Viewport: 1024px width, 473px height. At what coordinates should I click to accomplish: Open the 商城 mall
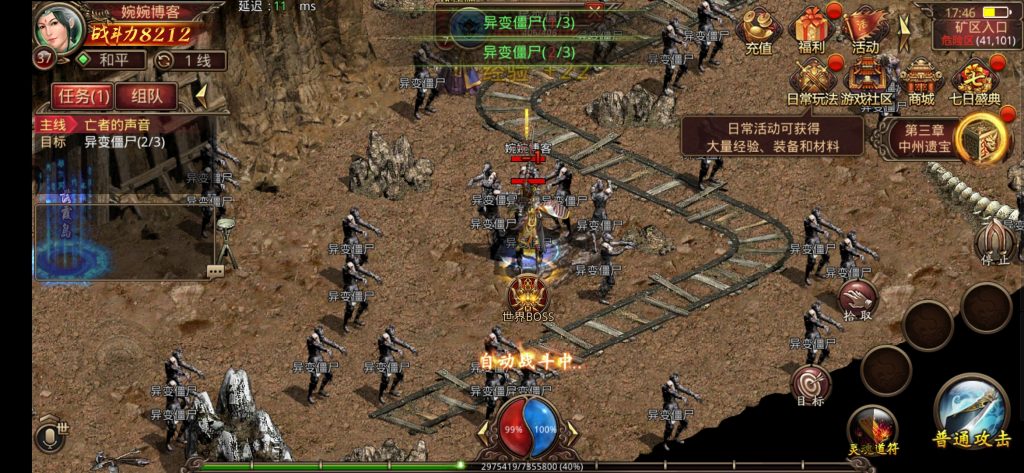920,82
